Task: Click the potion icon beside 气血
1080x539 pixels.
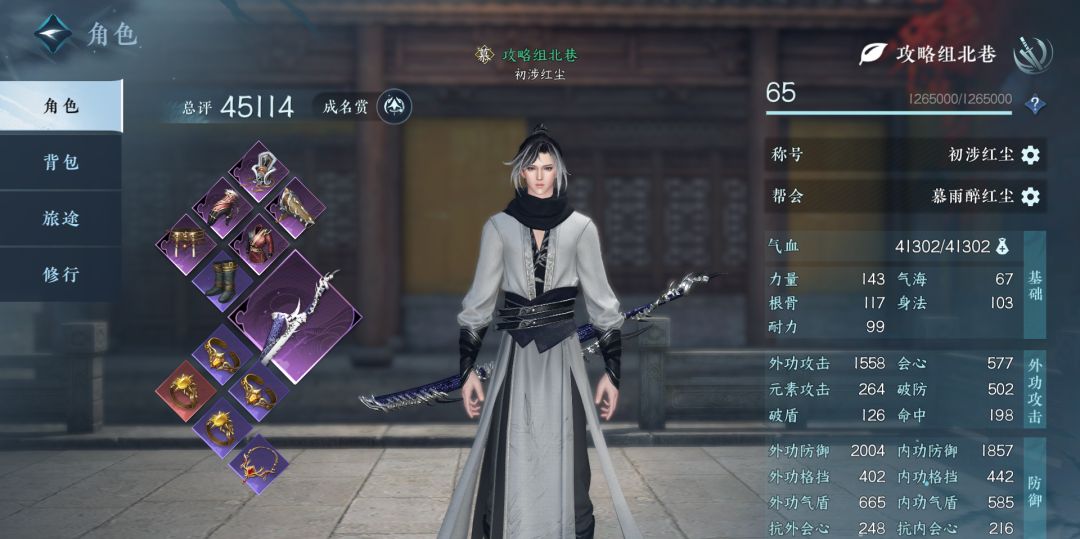Action: pos(1004,246)
